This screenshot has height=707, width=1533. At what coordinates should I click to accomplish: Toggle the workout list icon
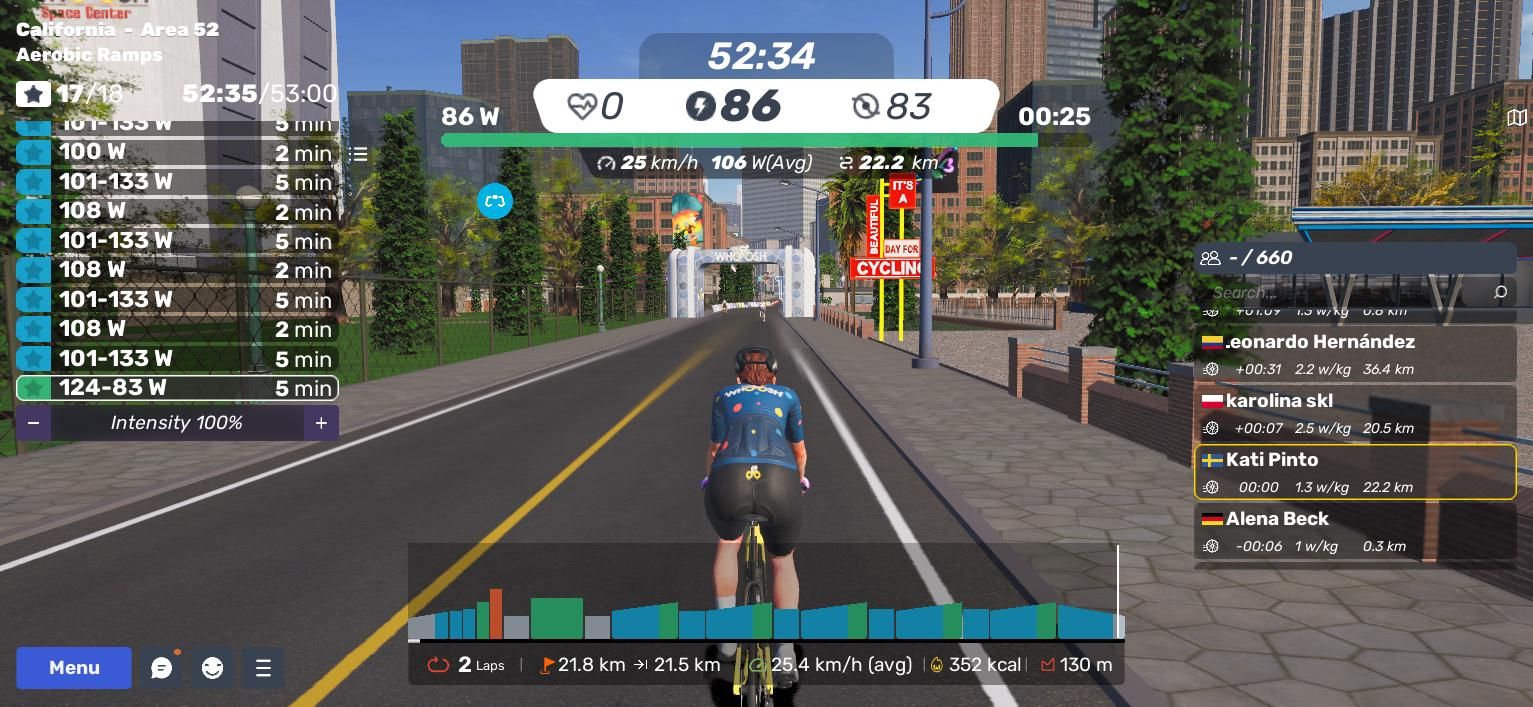click(x=358, y=154)
